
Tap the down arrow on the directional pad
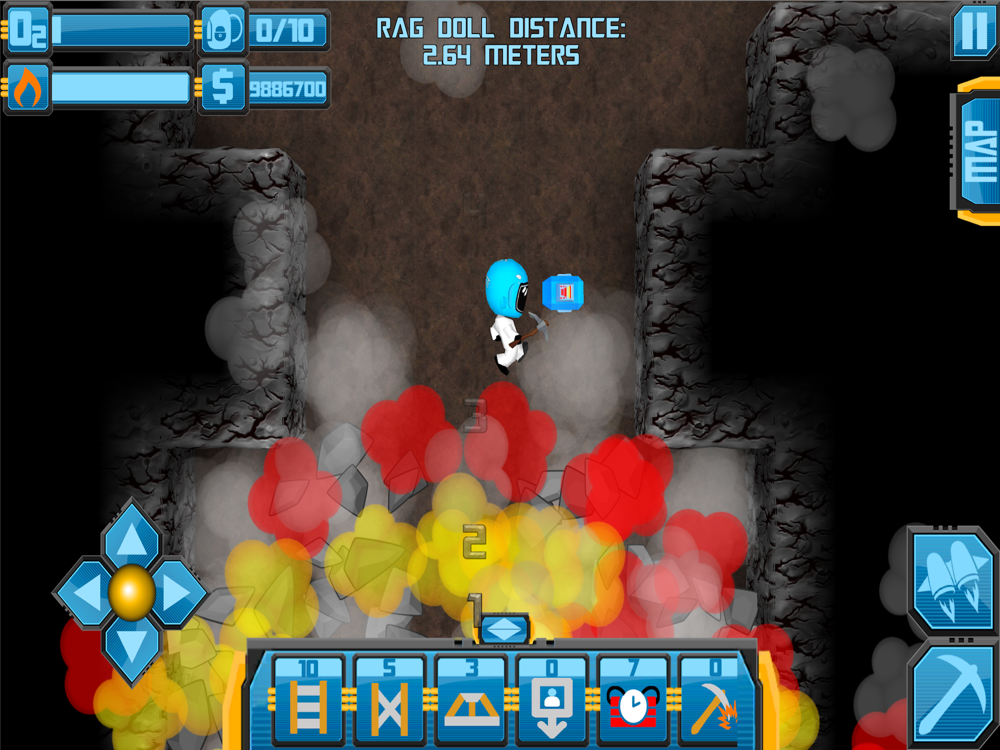pyautogui.click(x=131, y=645)
